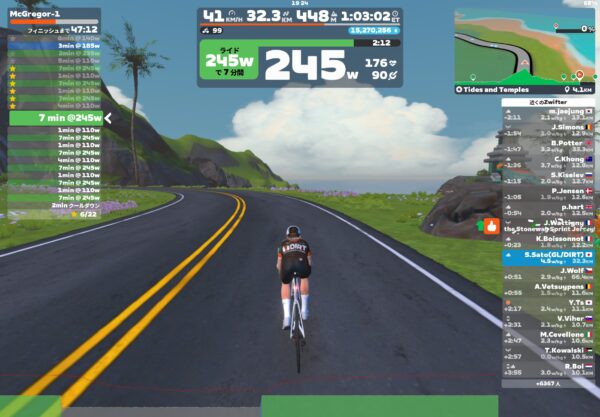Choose A.Vetsuypens from nearby riders
This screenshot has width=600, height=417.
[549, 290]
